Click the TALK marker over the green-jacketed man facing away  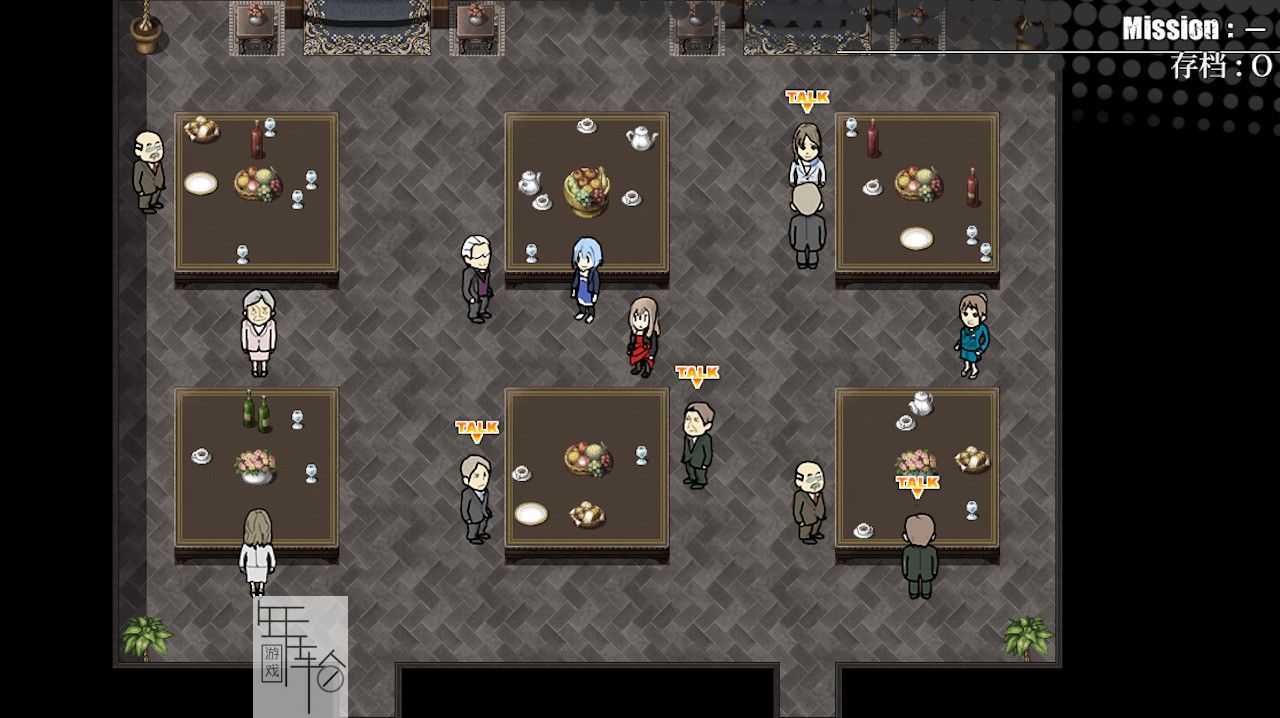pos(917,485)
